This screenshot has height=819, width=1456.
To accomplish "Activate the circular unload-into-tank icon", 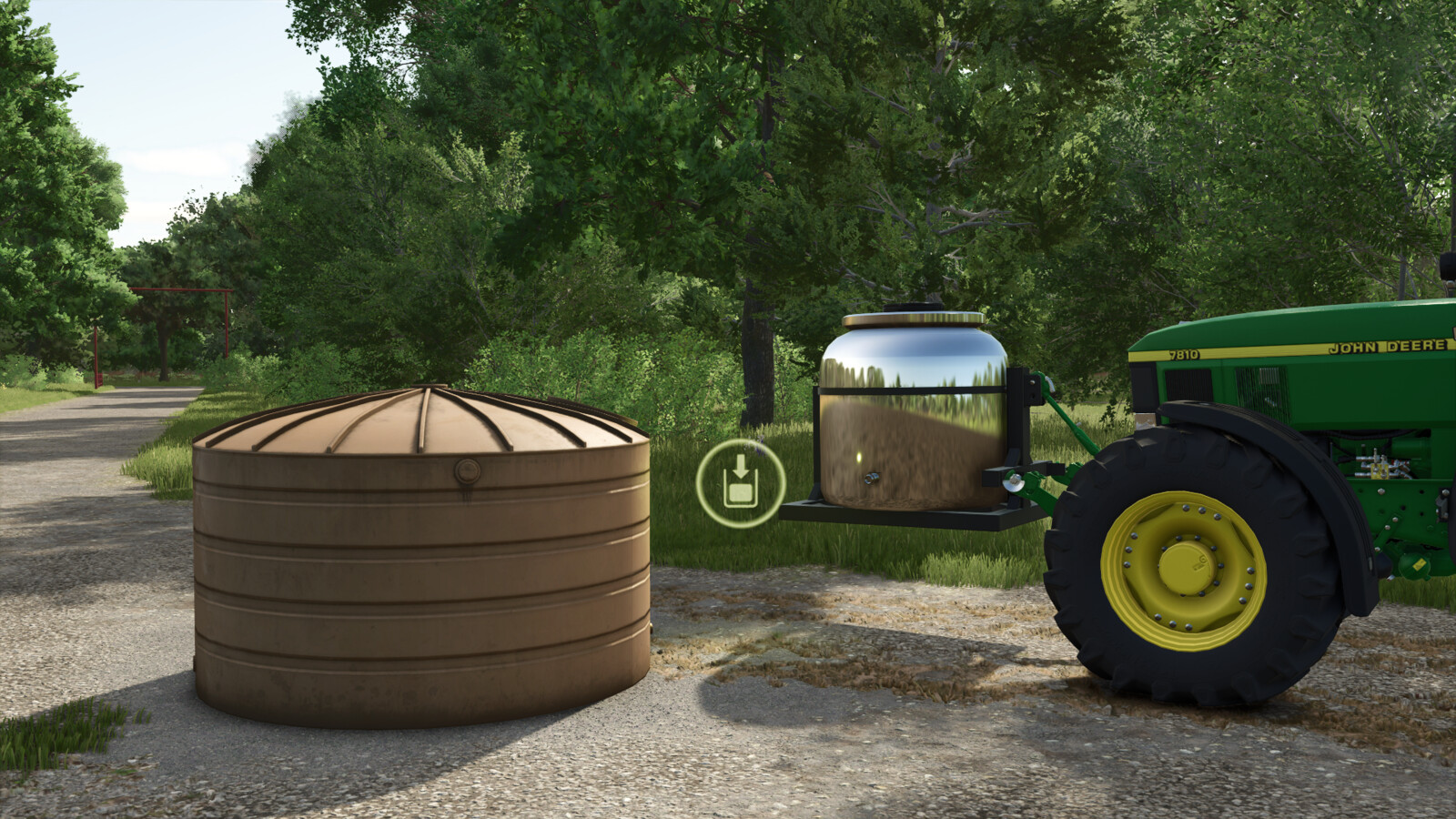I will click(x=740, y=483).
